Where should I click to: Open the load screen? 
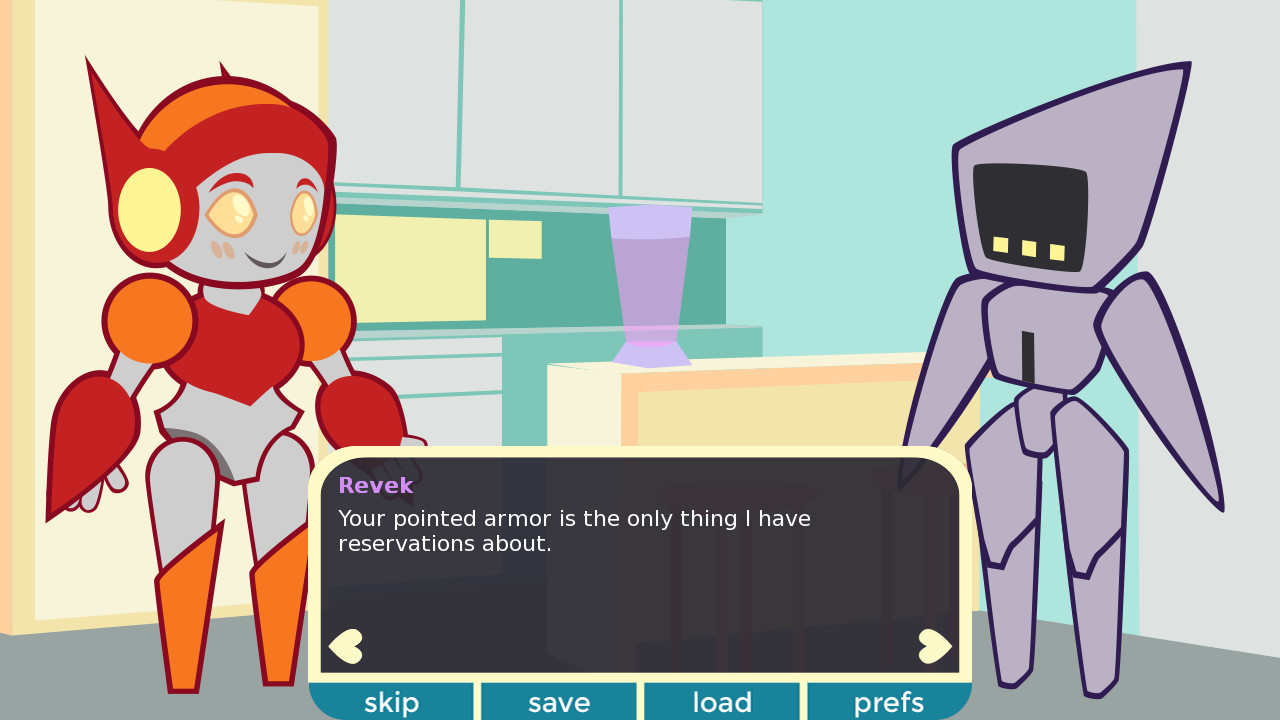pos(721,702)
